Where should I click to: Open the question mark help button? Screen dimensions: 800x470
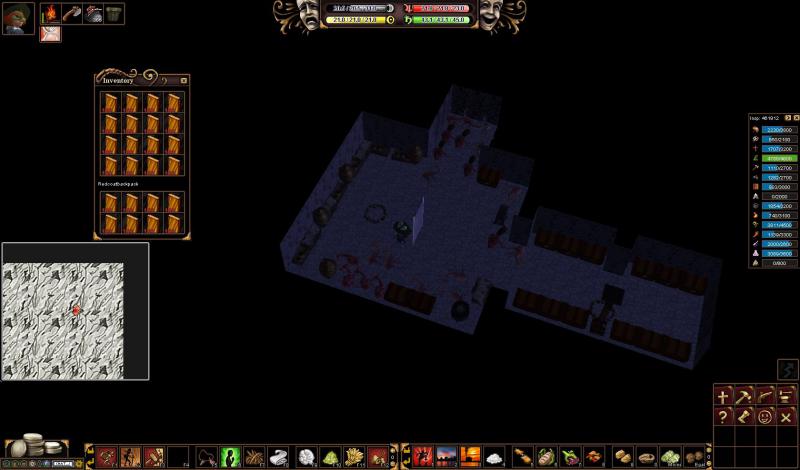tap(724, 417)
